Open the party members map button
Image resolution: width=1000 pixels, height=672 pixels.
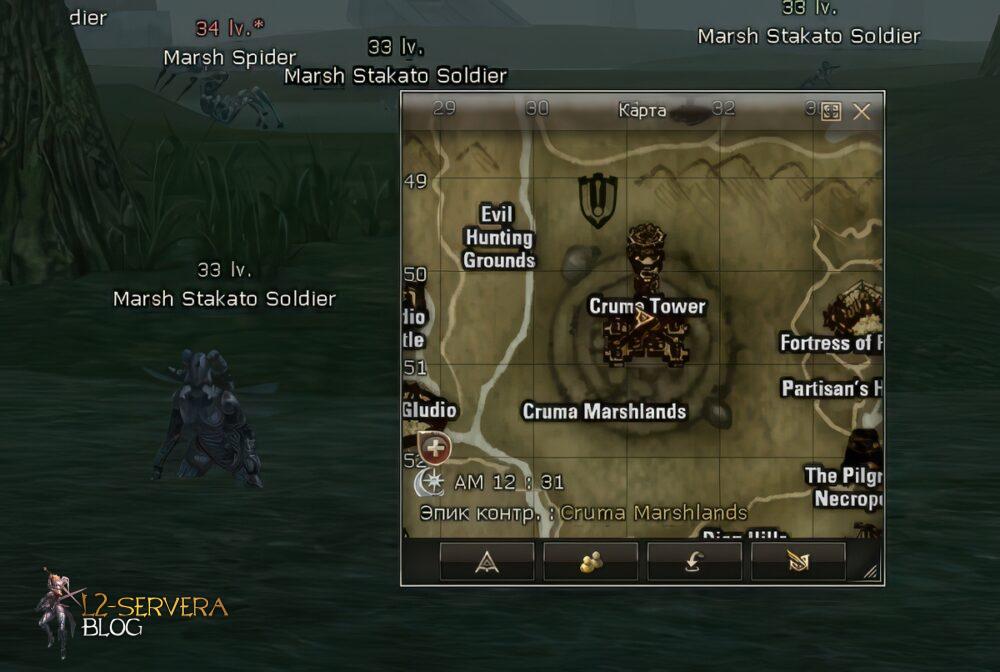(590, 561)
